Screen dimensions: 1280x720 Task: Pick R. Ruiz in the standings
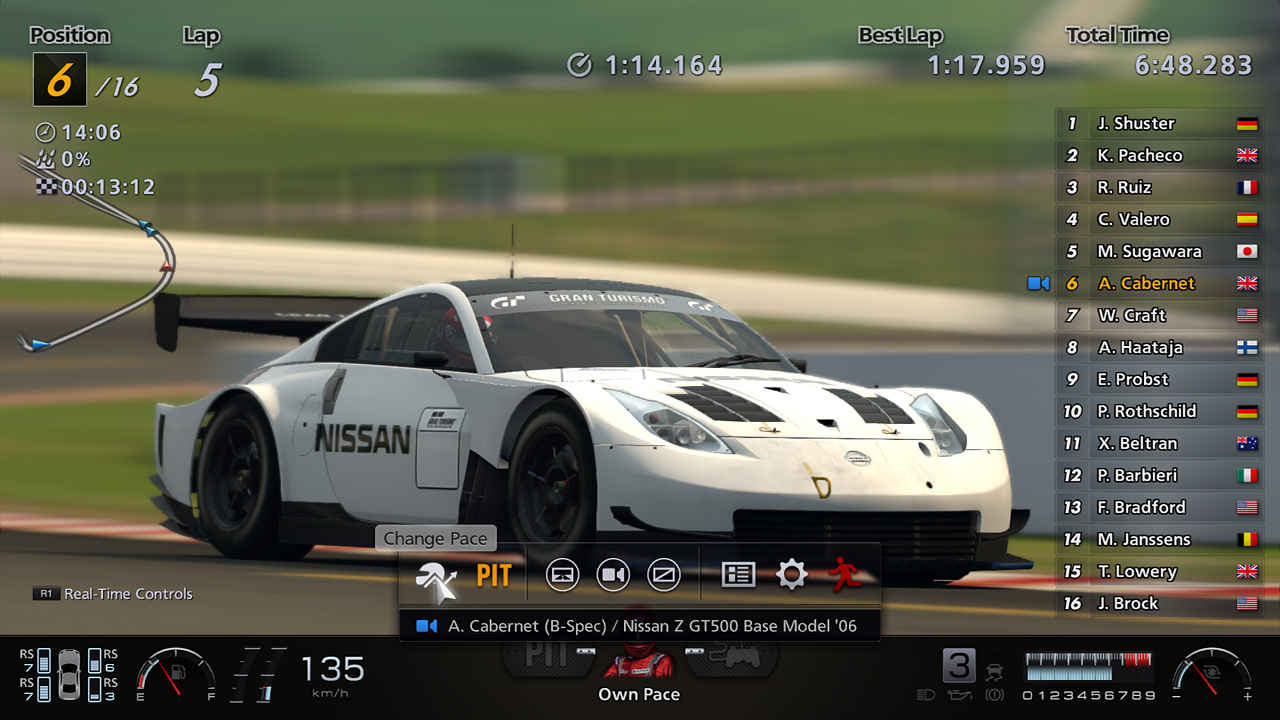pos(1158,188)
